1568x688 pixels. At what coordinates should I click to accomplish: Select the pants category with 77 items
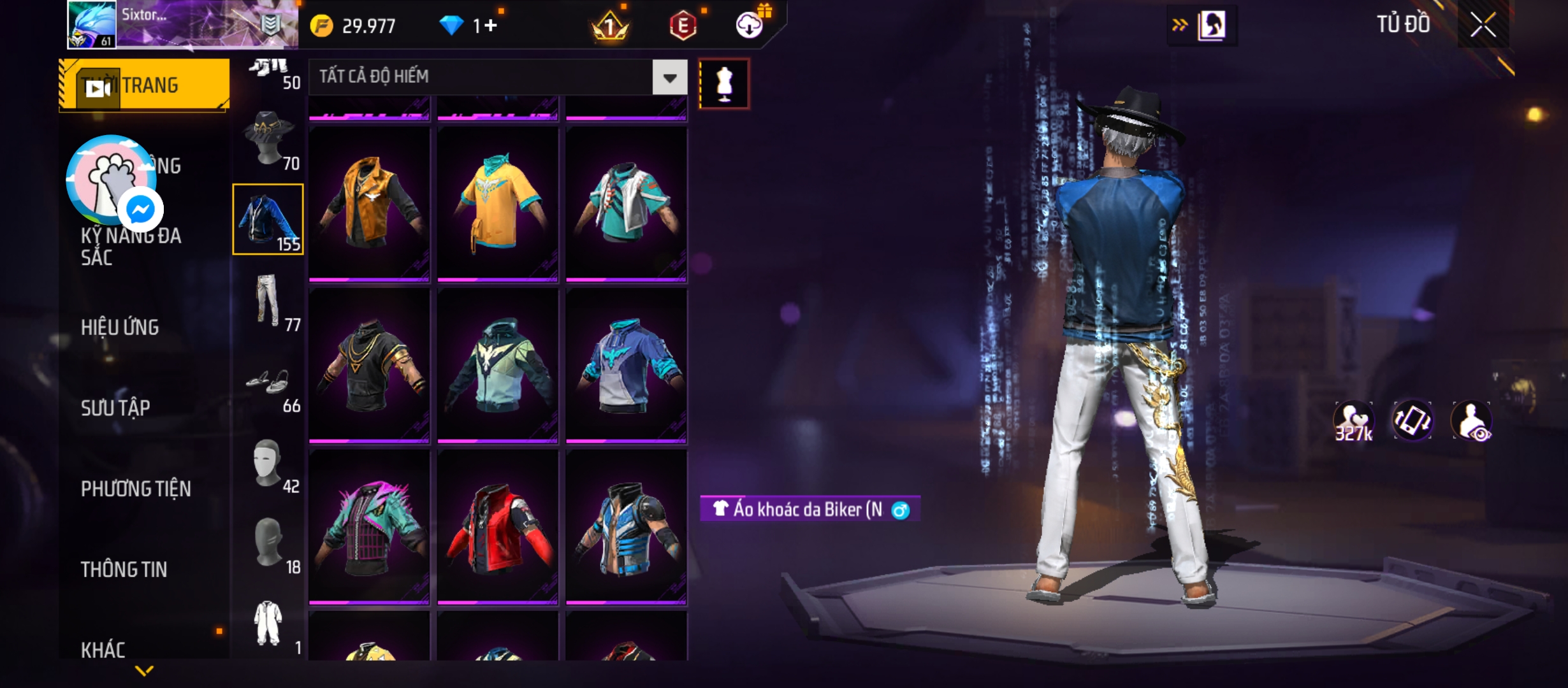click(x=268, y=301)
